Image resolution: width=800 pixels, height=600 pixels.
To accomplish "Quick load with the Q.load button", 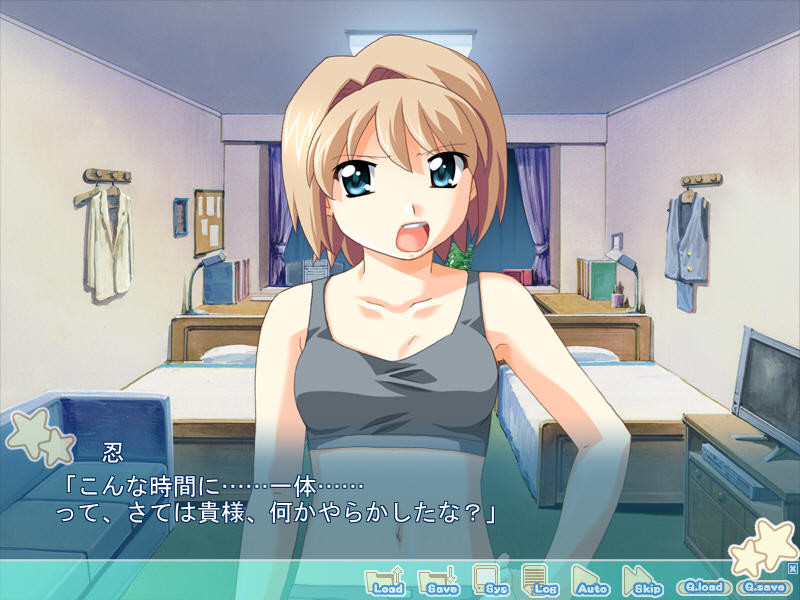I will 703,586.
